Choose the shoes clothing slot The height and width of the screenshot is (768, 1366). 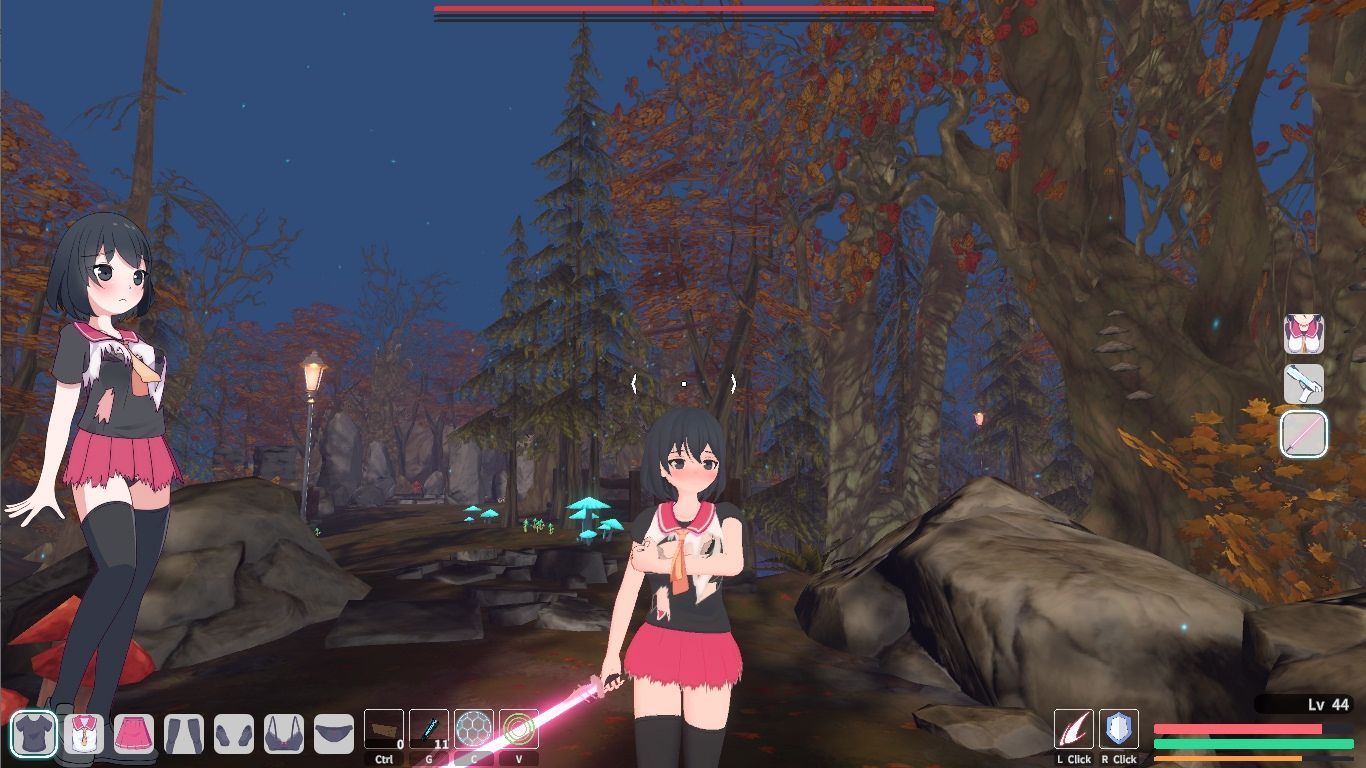[x=234, y=734]
